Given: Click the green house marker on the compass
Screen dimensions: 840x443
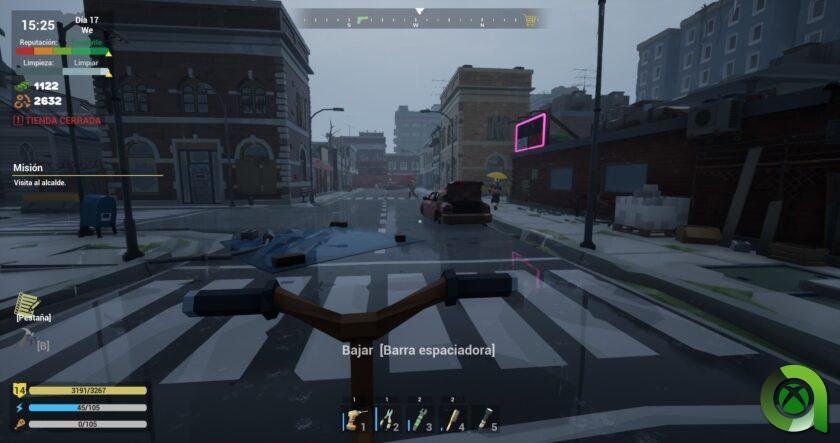Looking at the screenshot, I should [x=362, y=19].
